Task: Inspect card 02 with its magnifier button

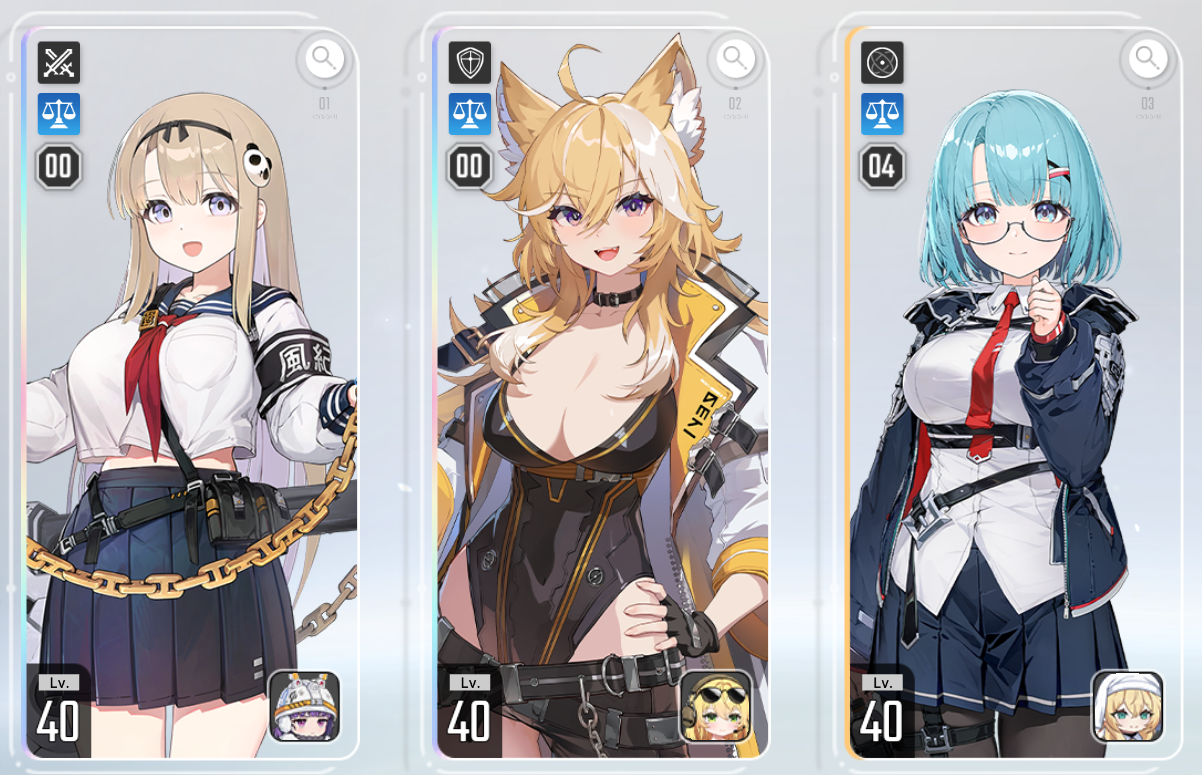Action: tap(735, 59)
